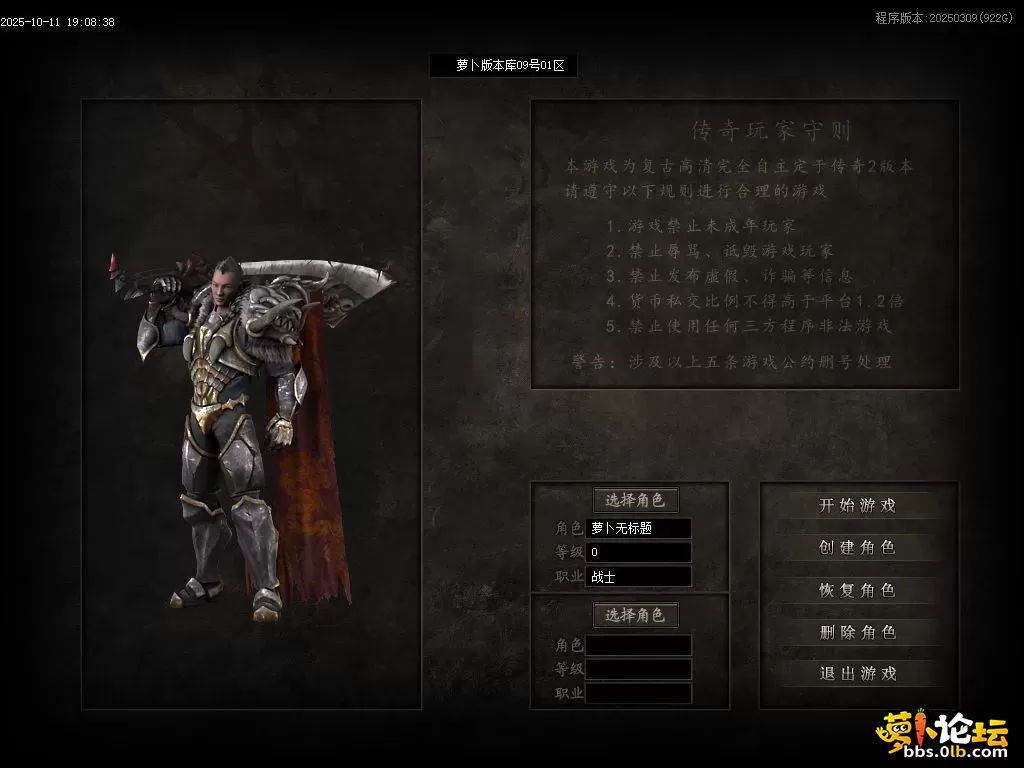The width and height of the screenshot is (1024, 768).
Task: Select the 恢复角色 restore character button
Action: 858,590
